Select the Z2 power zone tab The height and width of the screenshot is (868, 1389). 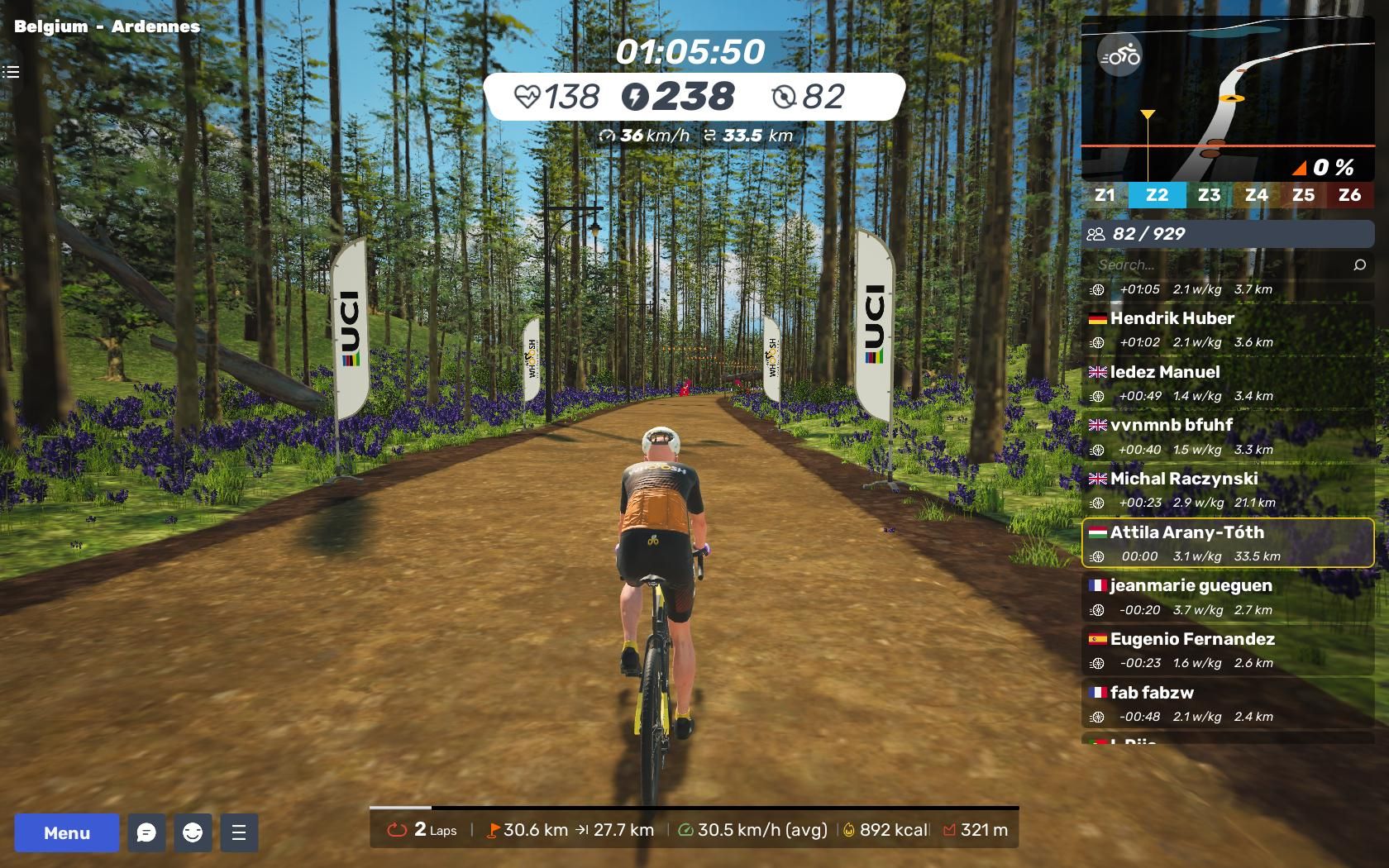(x=1157, y=195)
